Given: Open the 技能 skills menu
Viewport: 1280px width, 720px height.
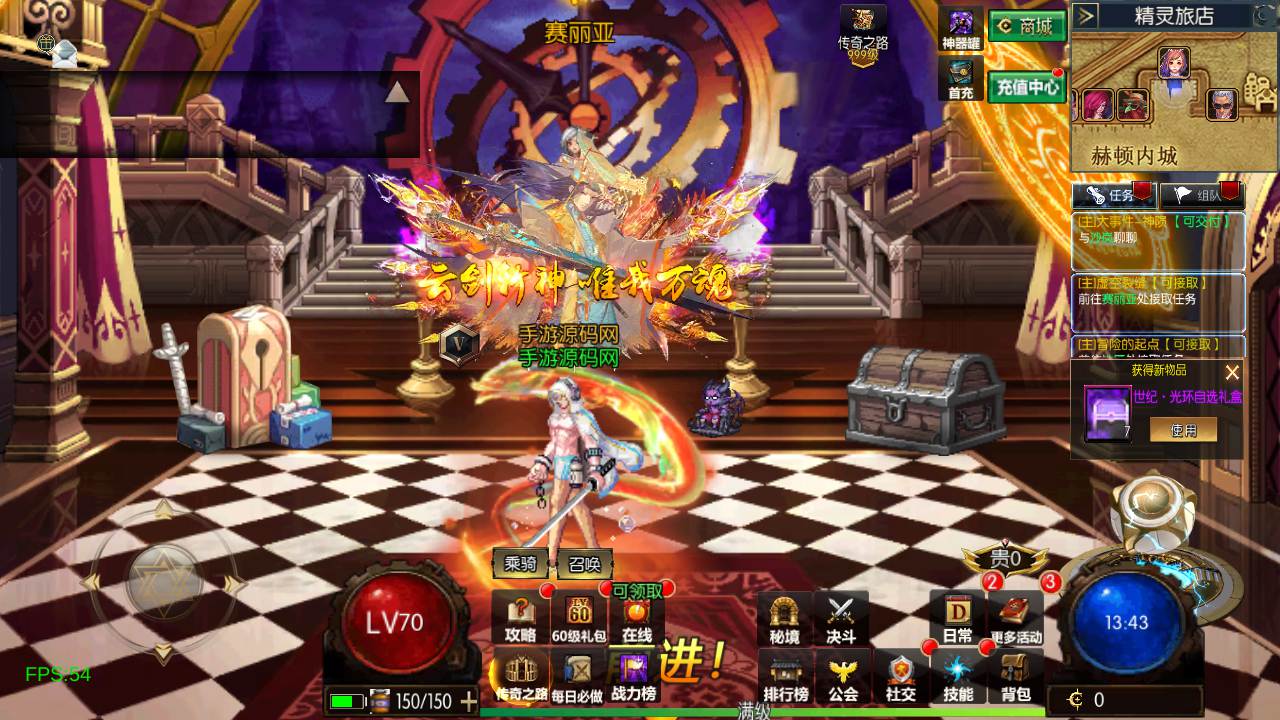Looking at the screenshot, I should [x=957, y=677].
